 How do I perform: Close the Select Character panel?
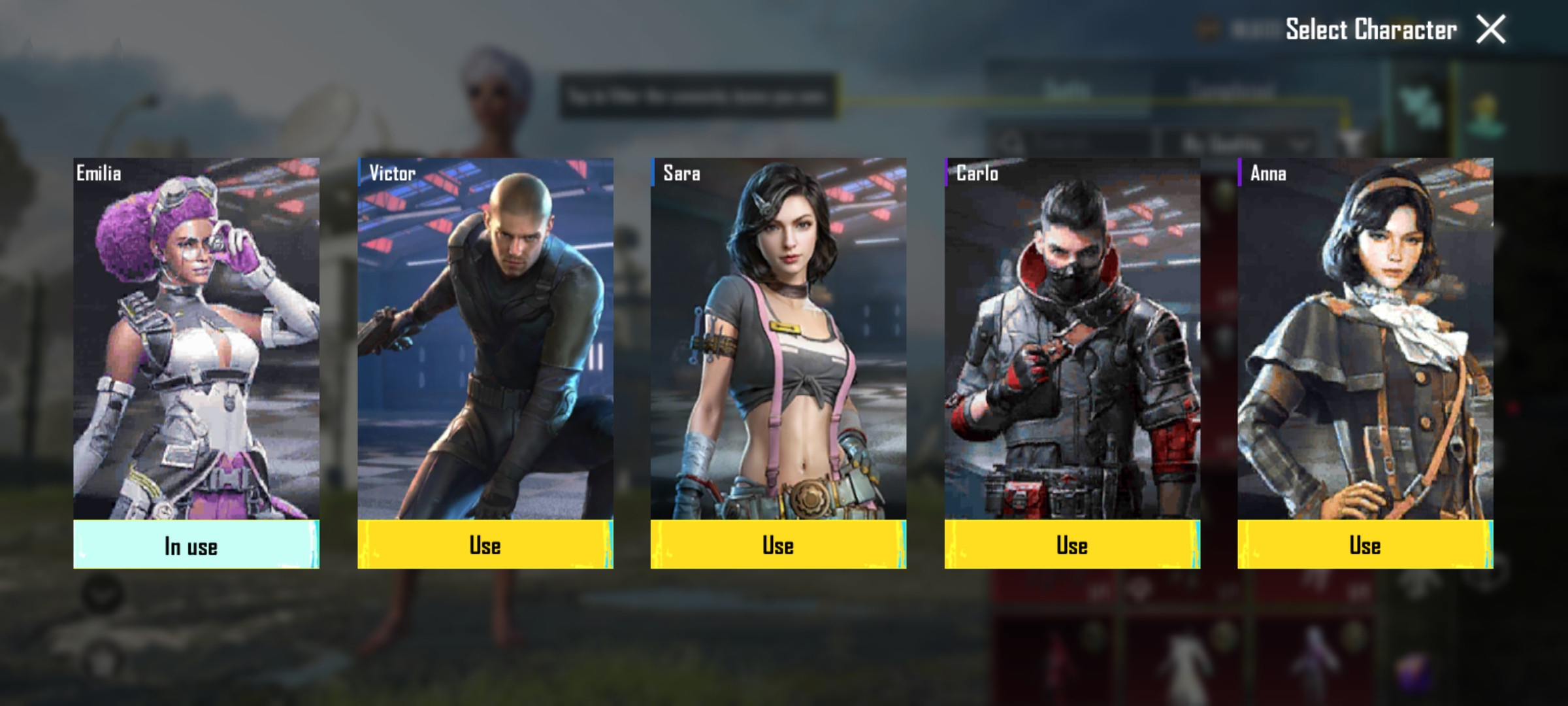[x=1490, y=30]
